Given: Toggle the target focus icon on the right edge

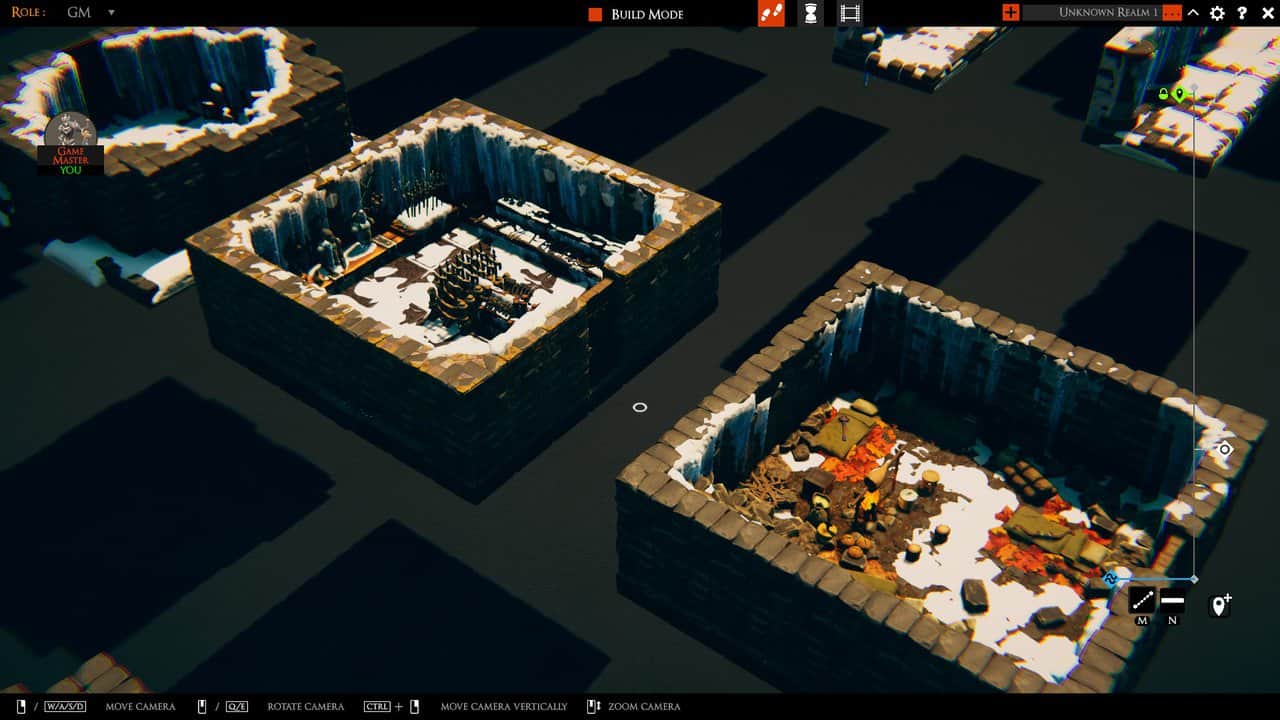Looking at the screenshot, I should 1225,449.
